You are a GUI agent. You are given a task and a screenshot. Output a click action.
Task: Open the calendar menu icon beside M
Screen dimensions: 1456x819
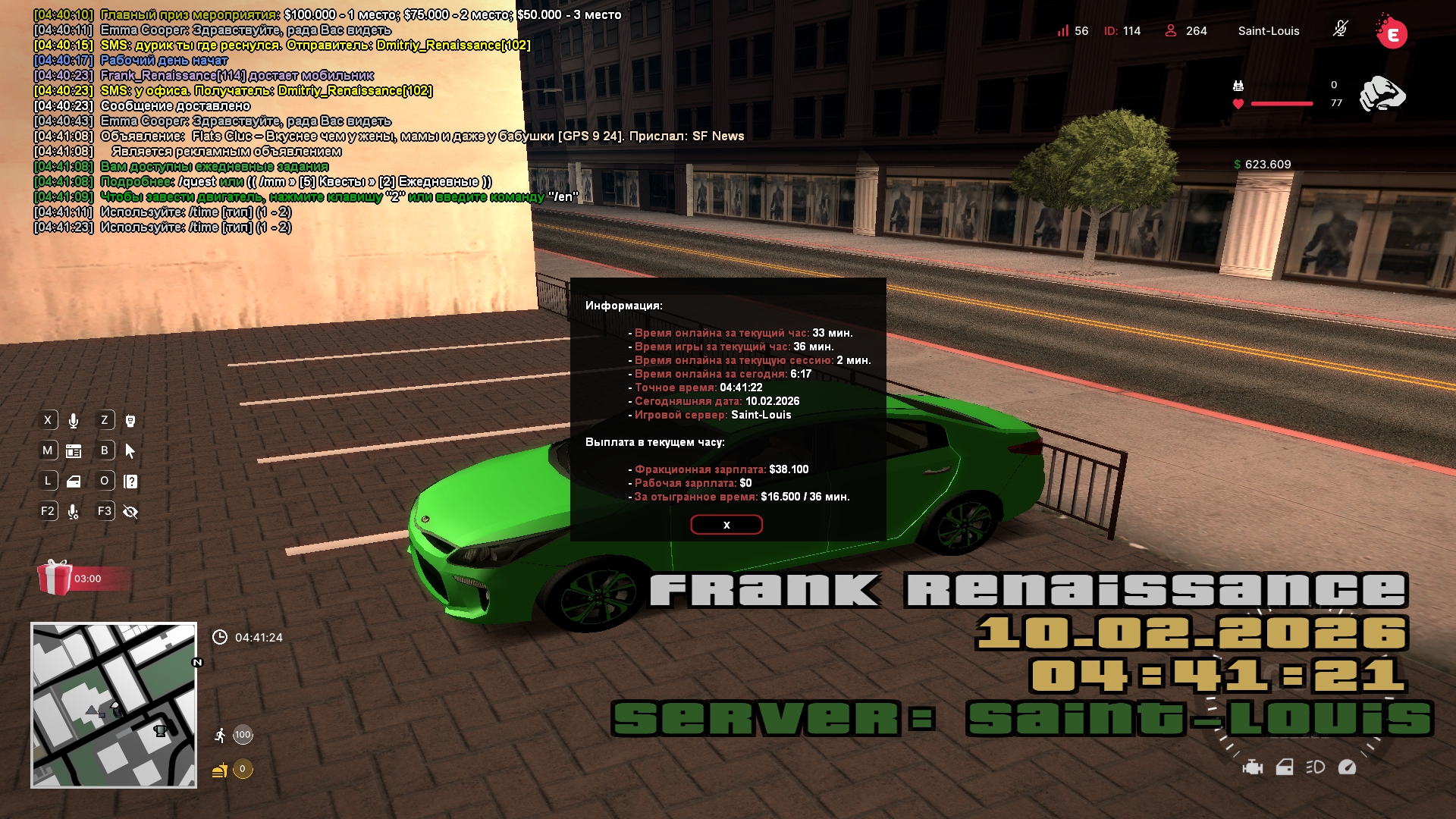pyautogui.click(x=74, y=451)
